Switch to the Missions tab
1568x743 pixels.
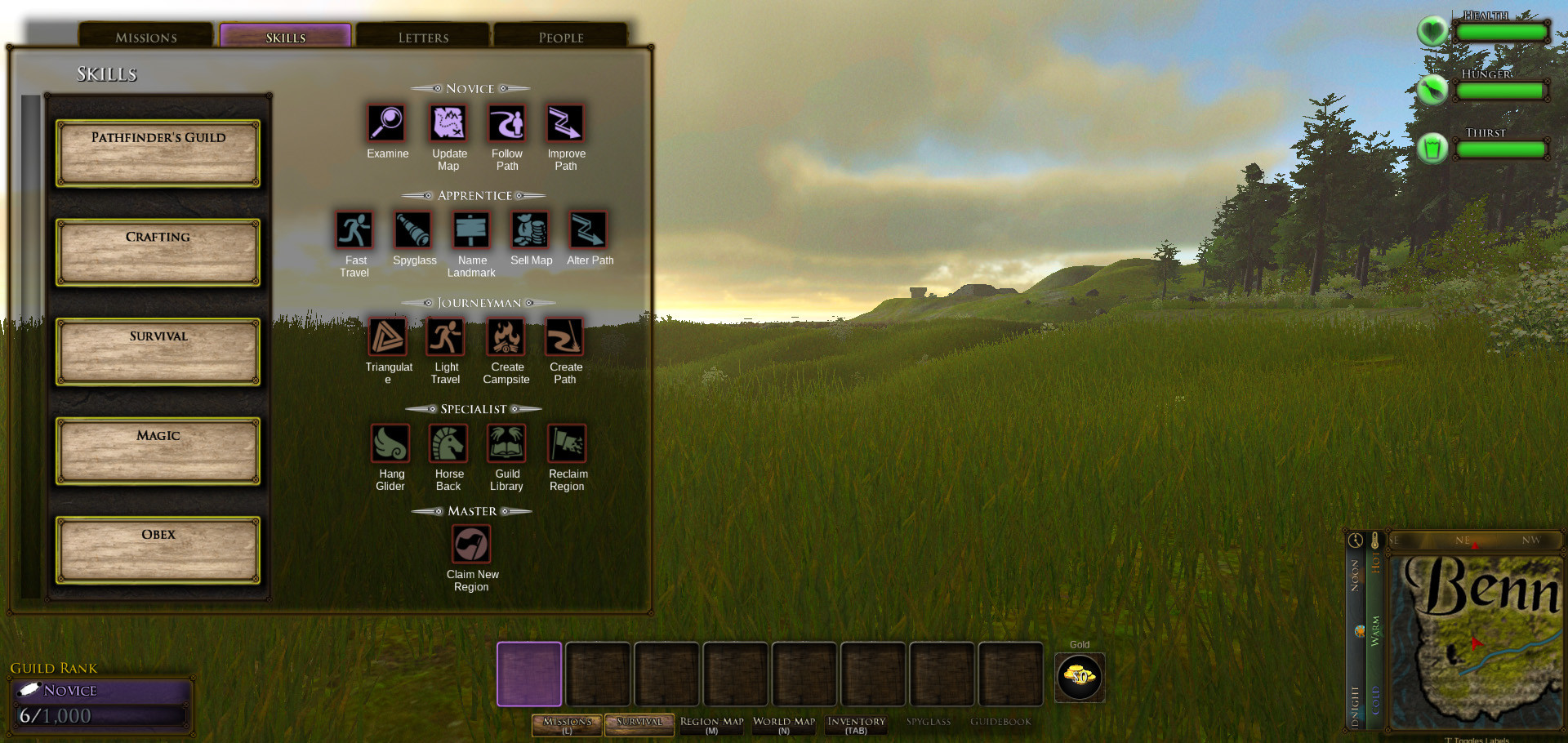click(146, 37)
